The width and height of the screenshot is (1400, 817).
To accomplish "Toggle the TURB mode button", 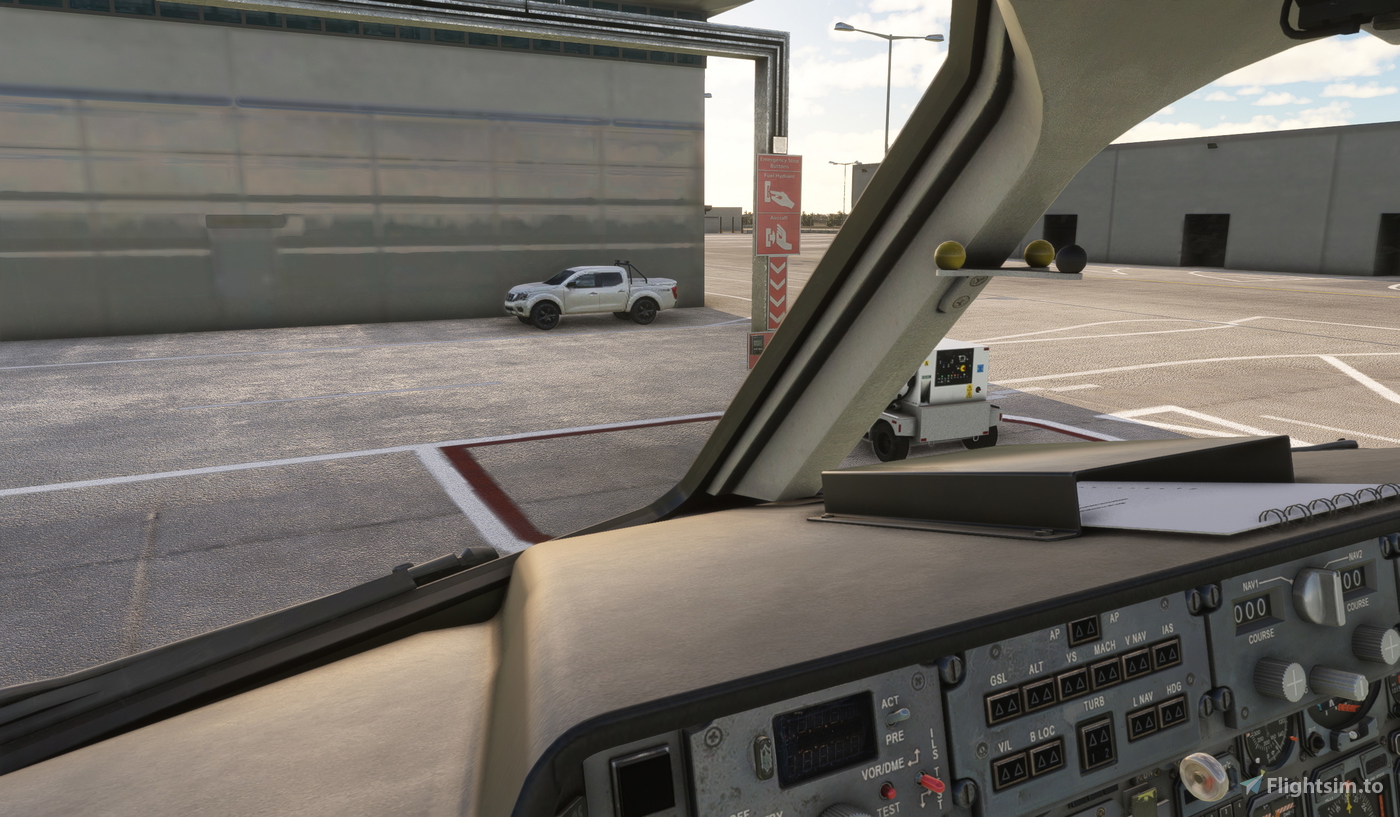I will tap(1097, 743).
